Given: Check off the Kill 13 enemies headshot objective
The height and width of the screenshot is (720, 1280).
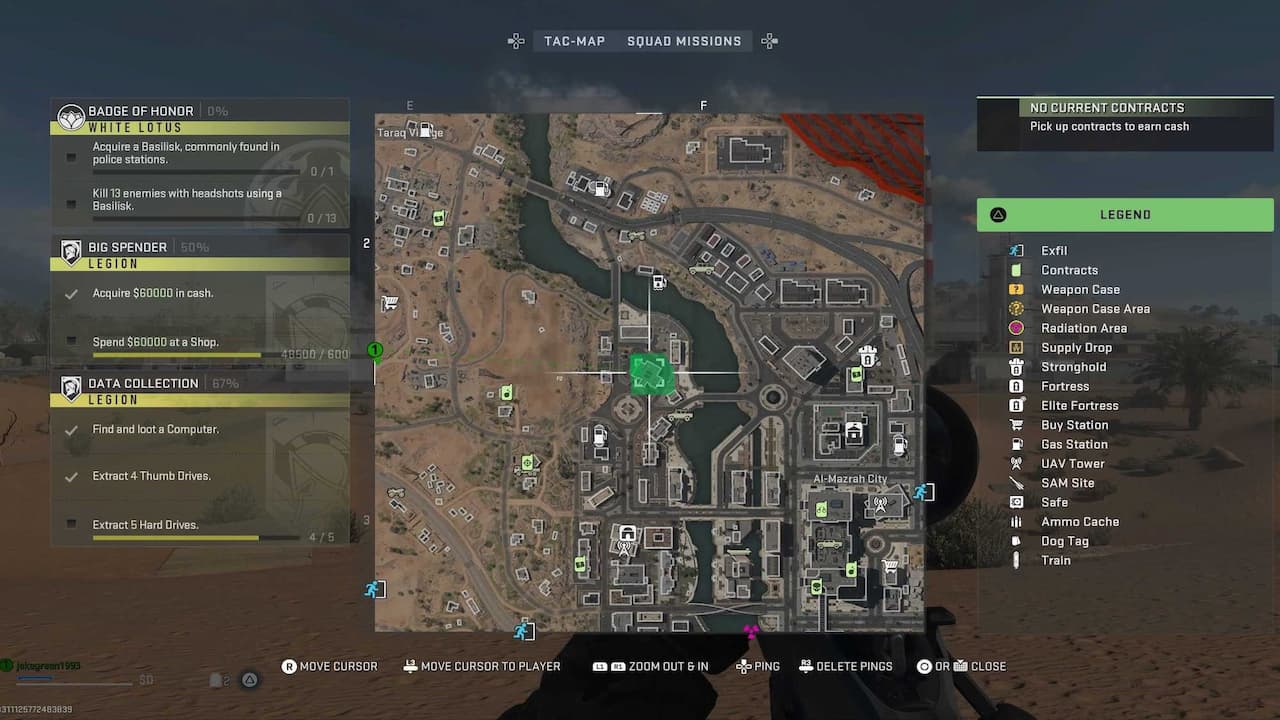Looking at the screenshot, I should [x=71, y=204].
